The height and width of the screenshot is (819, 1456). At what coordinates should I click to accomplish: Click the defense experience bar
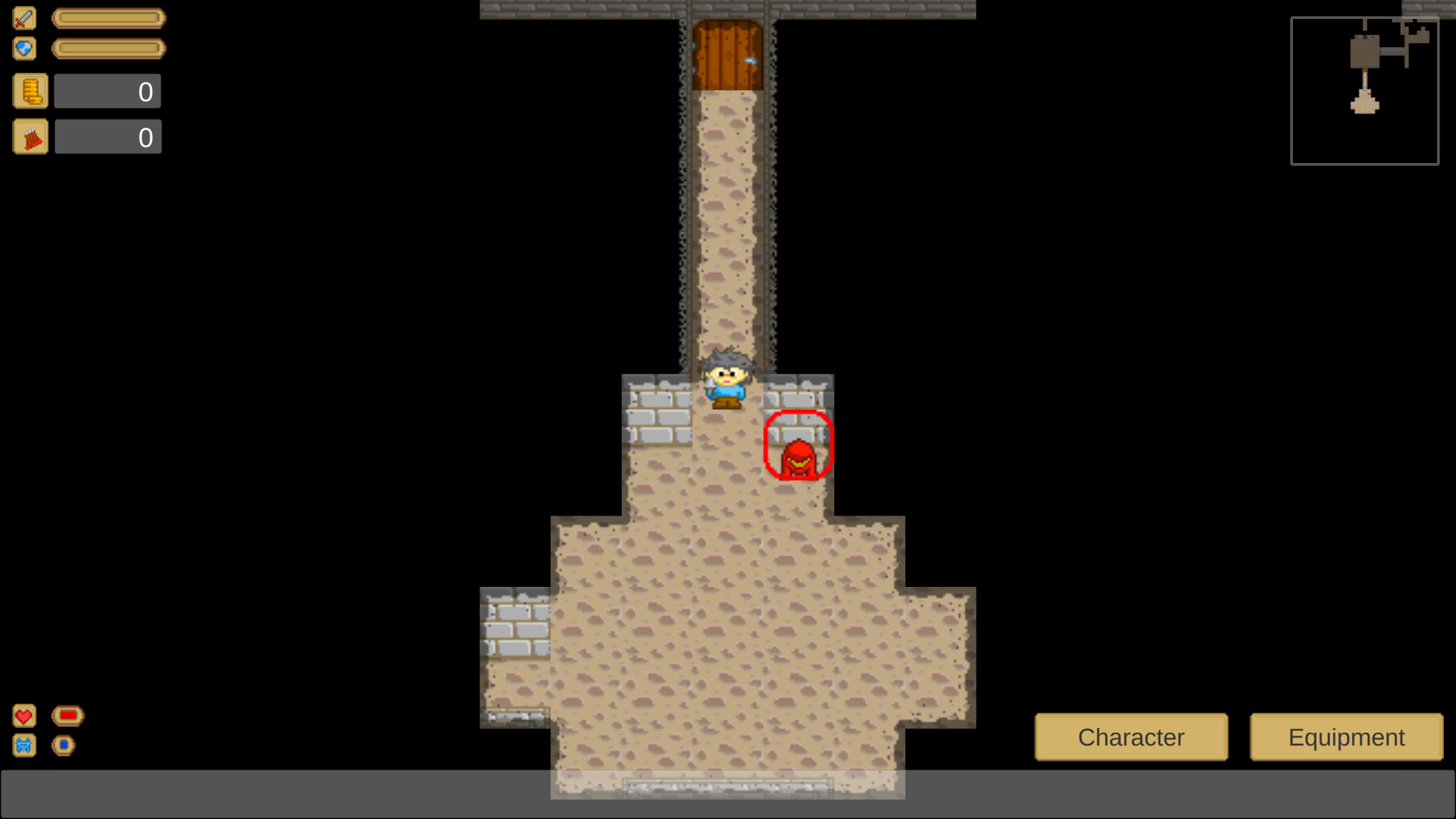(x=108, y=48)
